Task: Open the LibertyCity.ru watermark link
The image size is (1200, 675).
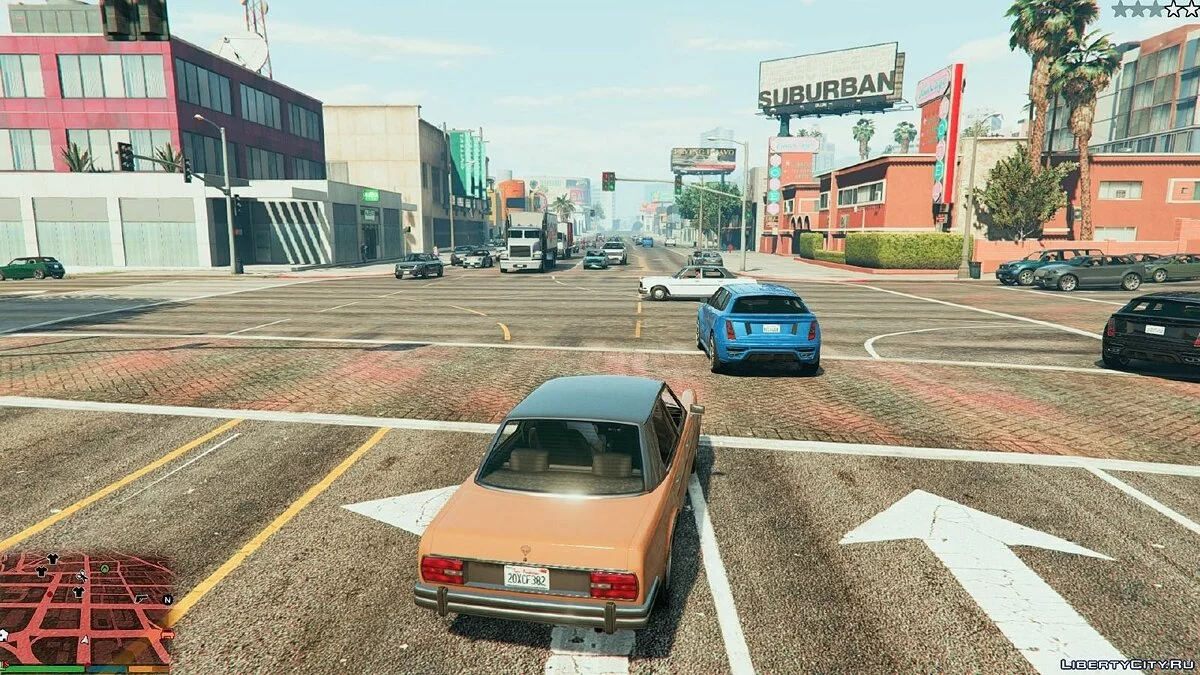Action: coord(1127,664)
